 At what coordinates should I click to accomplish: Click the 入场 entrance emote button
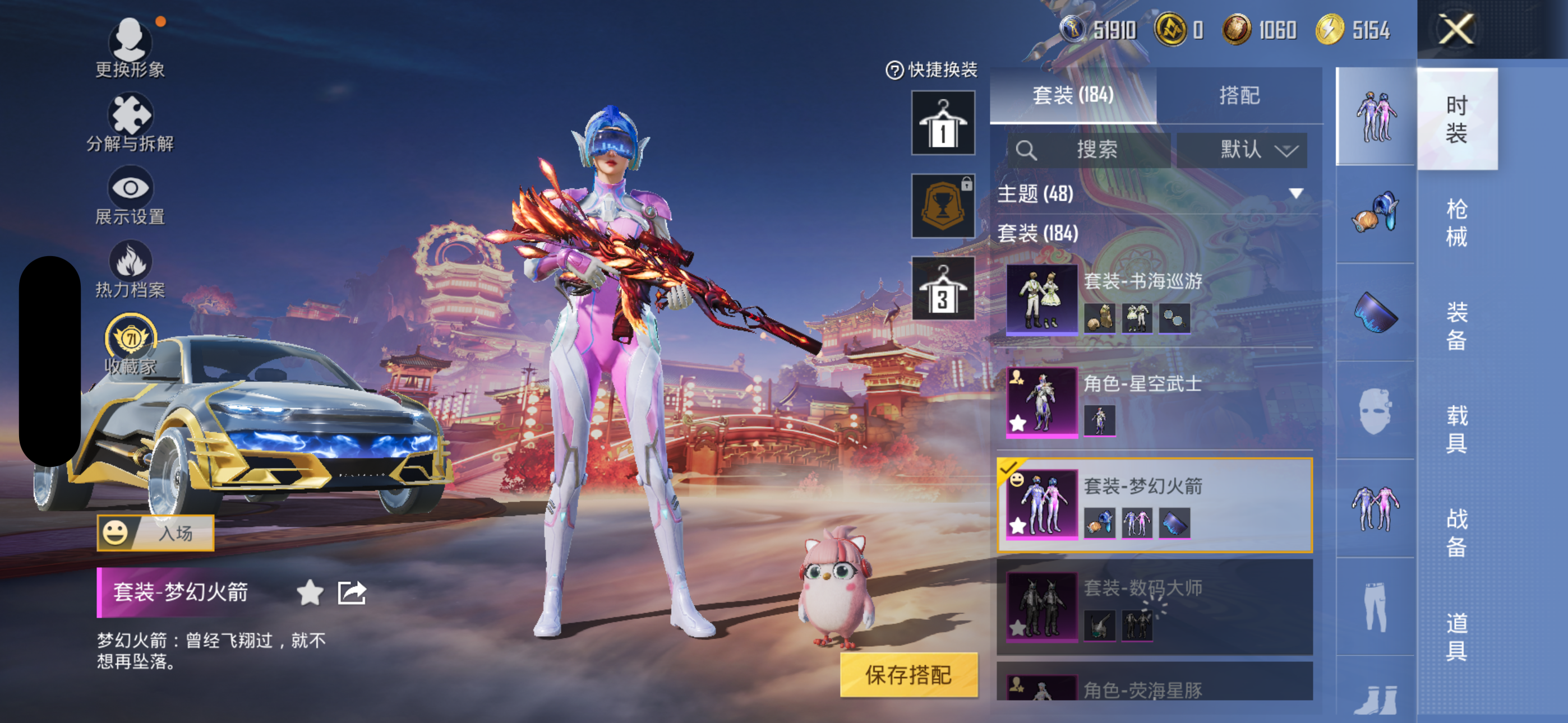155,533
